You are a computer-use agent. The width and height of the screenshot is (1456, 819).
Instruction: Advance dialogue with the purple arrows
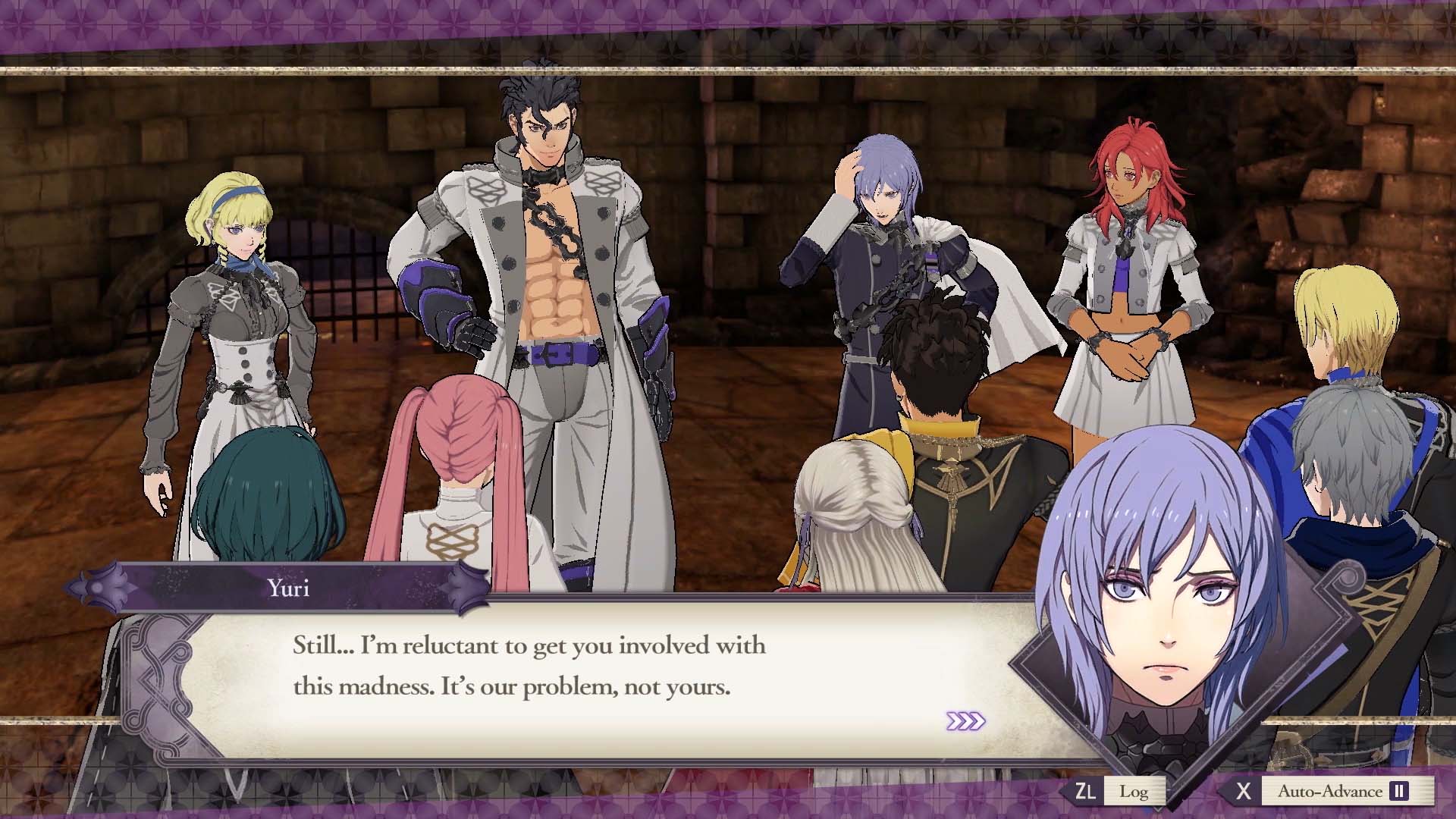click(x=965, y=721)
